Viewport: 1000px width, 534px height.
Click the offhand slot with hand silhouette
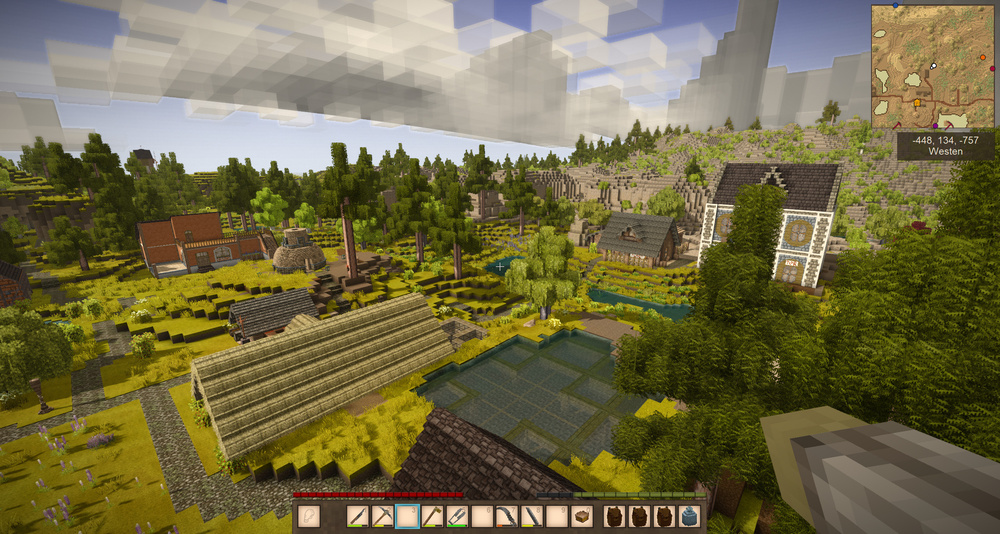pyautogui.click(x=308, y=516)
